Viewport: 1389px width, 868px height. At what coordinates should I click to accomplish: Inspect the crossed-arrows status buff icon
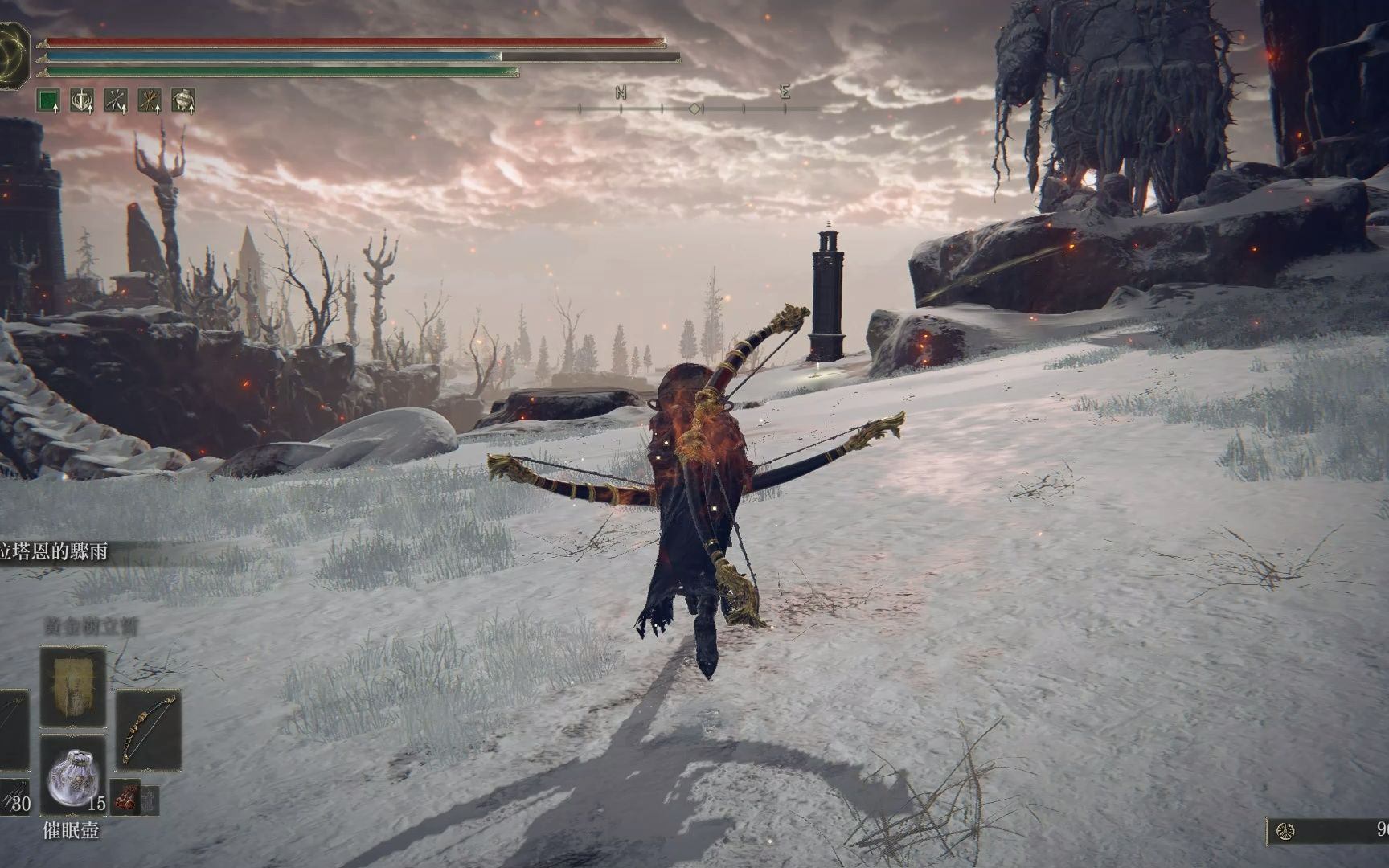click(116, 100)
